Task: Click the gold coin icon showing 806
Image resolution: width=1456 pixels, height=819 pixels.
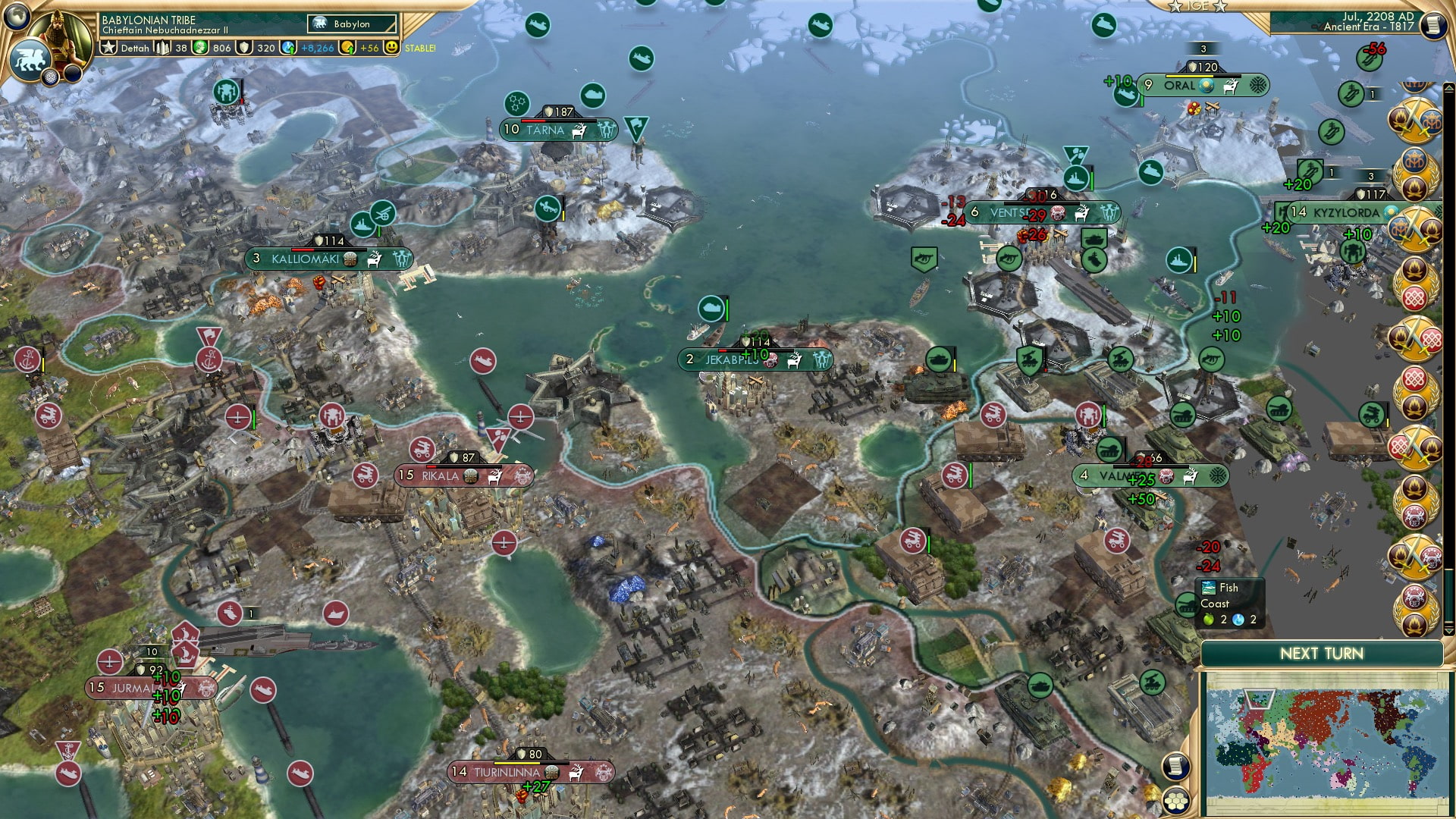Action: tap(200, 48)
